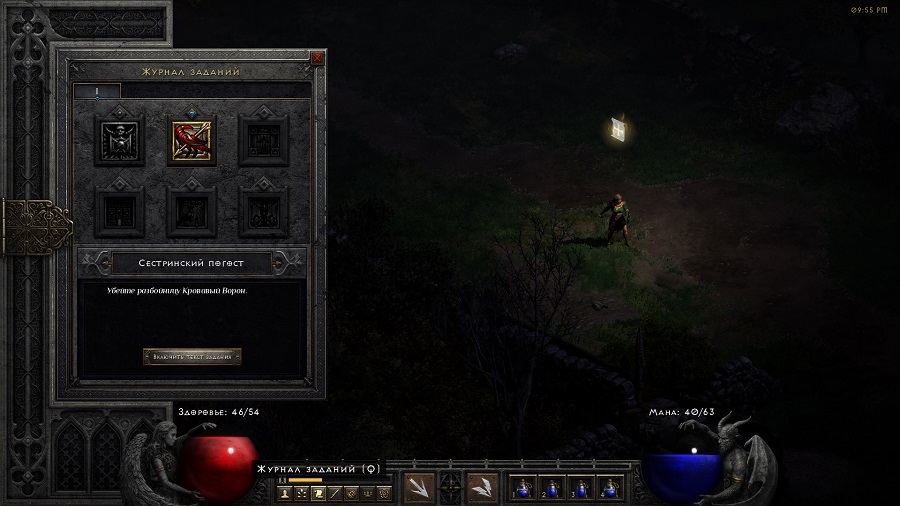Select the Act I tab in quest journal

[97, 91]
